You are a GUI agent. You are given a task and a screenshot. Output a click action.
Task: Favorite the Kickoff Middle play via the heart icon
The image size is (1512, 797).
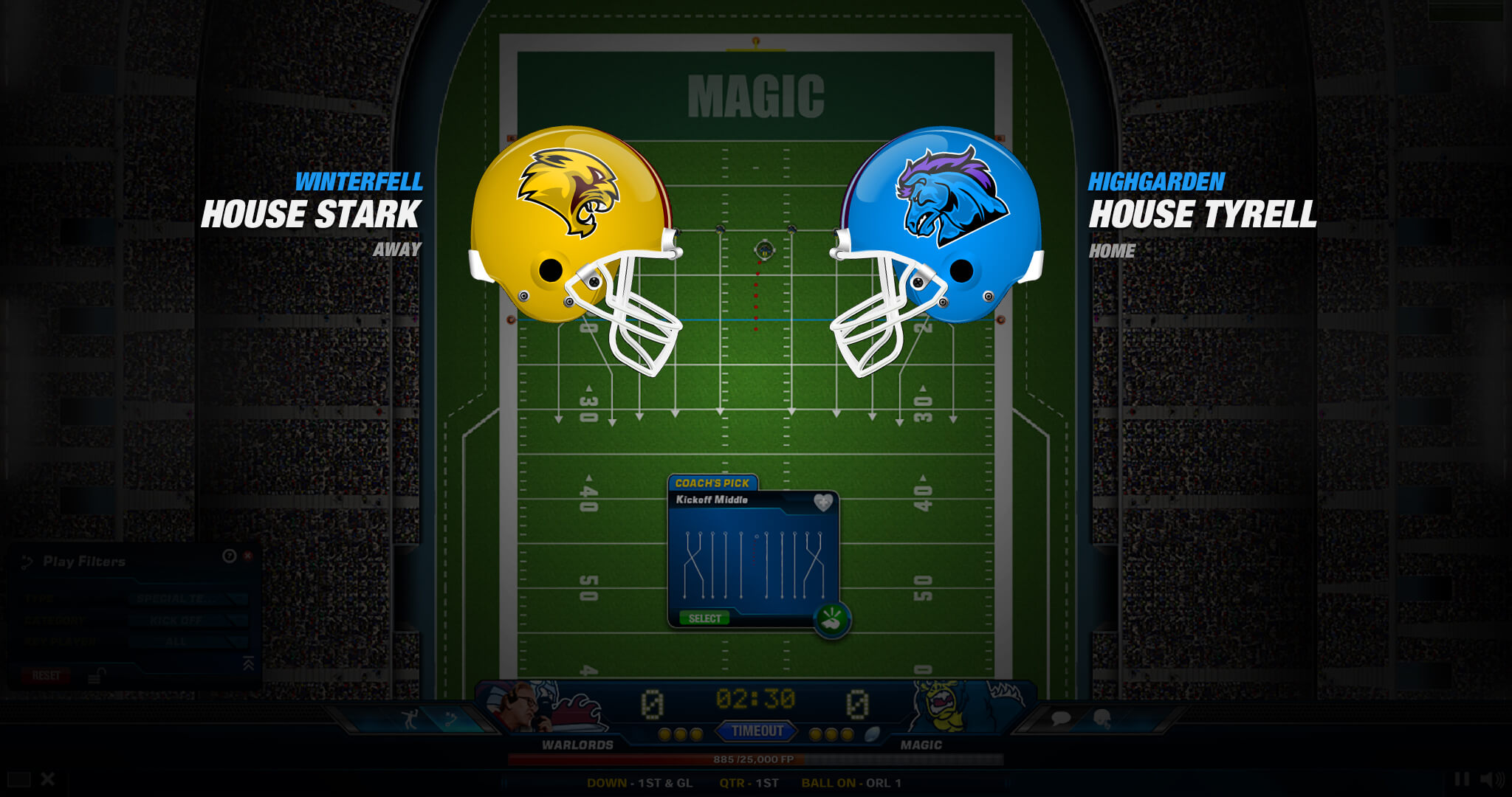click(x=822, y=500)
